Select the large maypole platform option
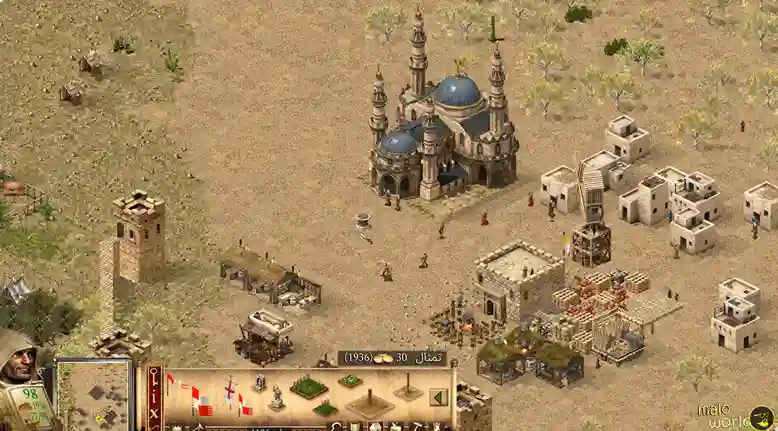Viewport: 778px width, 431px height. pos(369,404)
